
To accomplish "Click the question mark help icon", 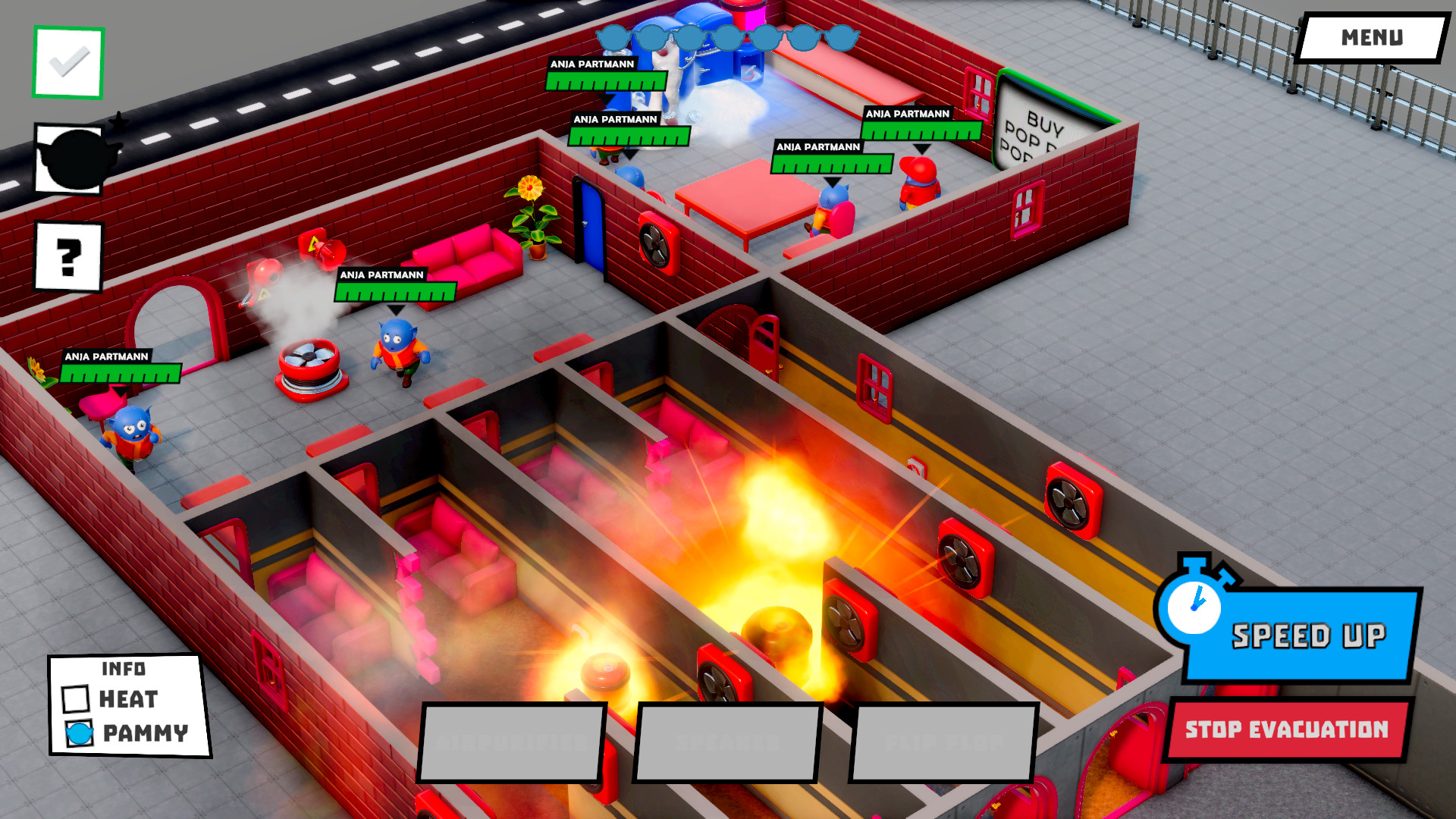I will pyautogui.click(x=67, y=258).
